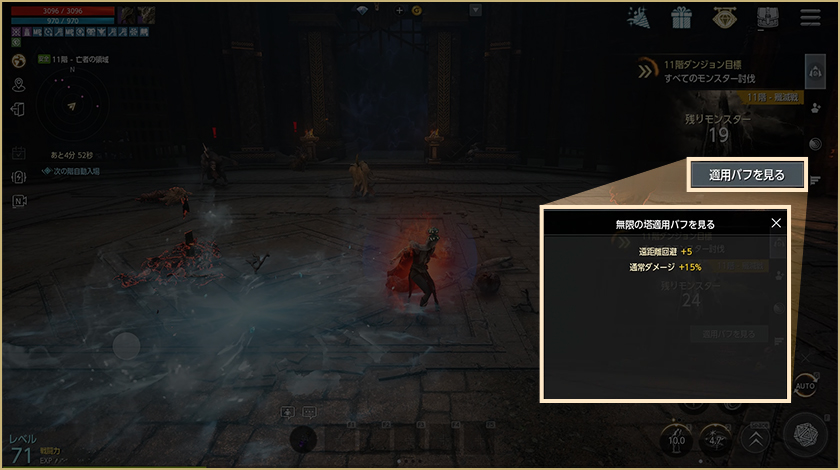This screenshot has width=840, height=470.
Task: Close the 無限の塔適用バフ popup
Action: [x=776, y=224]
